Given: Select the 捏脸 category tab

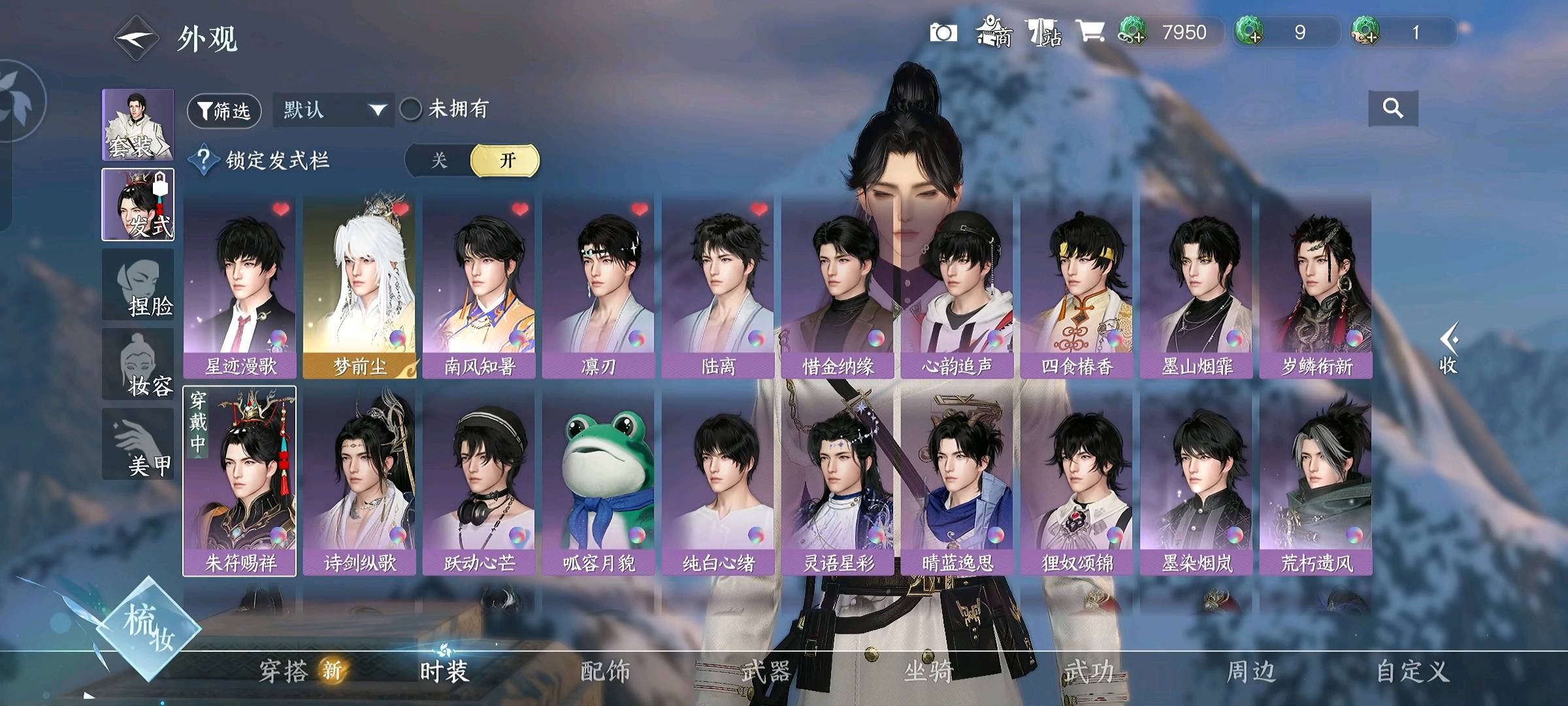Looking at the screenshot, I should (138, 286).
